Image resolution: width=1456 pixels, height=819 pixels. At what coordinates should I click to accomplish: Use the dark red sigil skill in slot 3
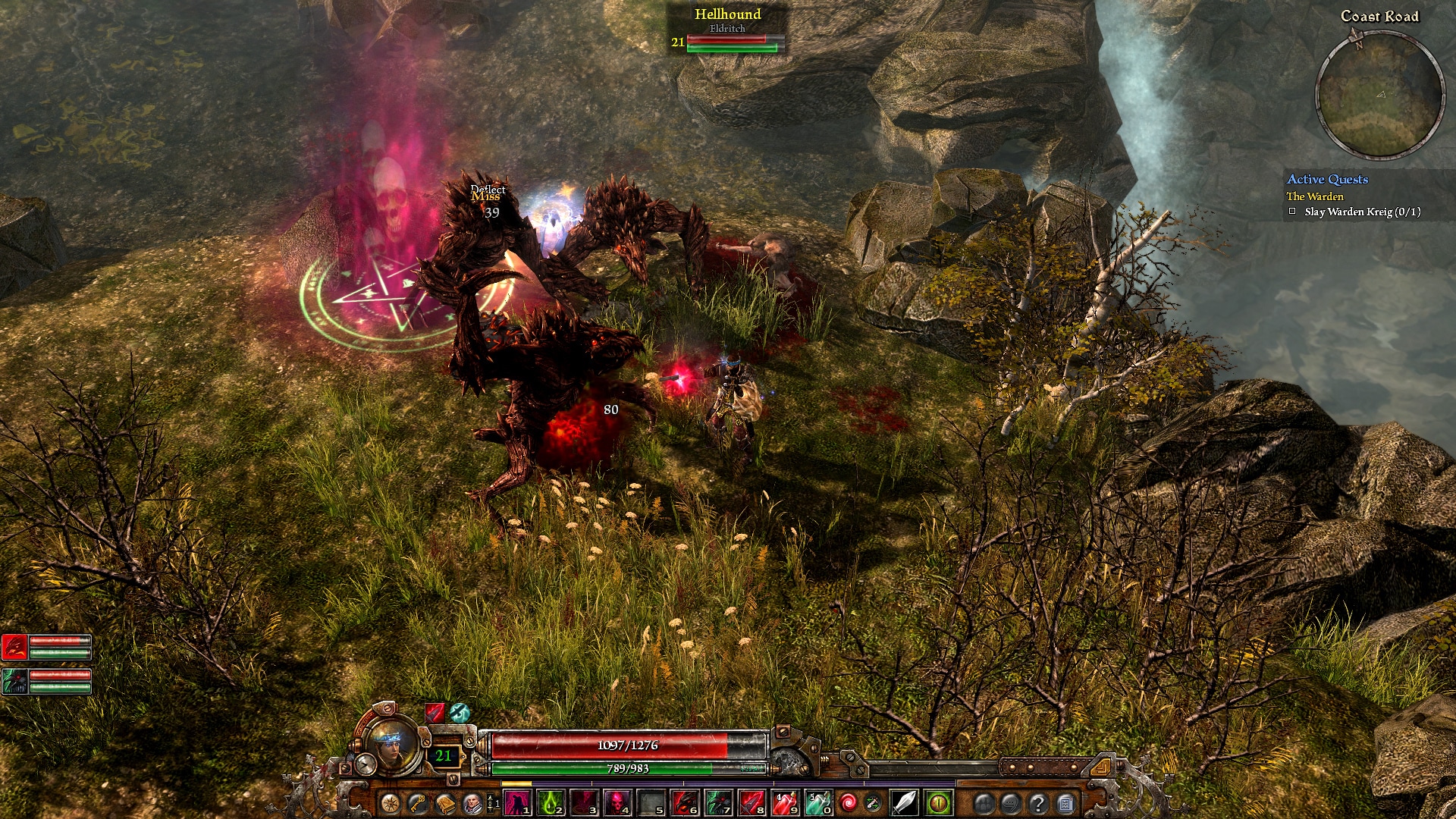(x=585, y=802)
